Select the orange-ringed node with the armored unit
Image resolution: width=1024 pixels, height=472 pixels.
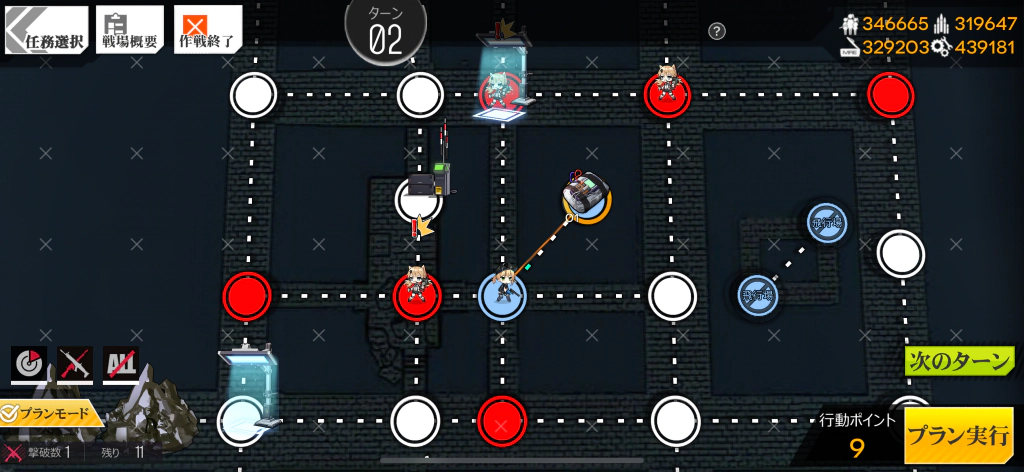(587, 196)
